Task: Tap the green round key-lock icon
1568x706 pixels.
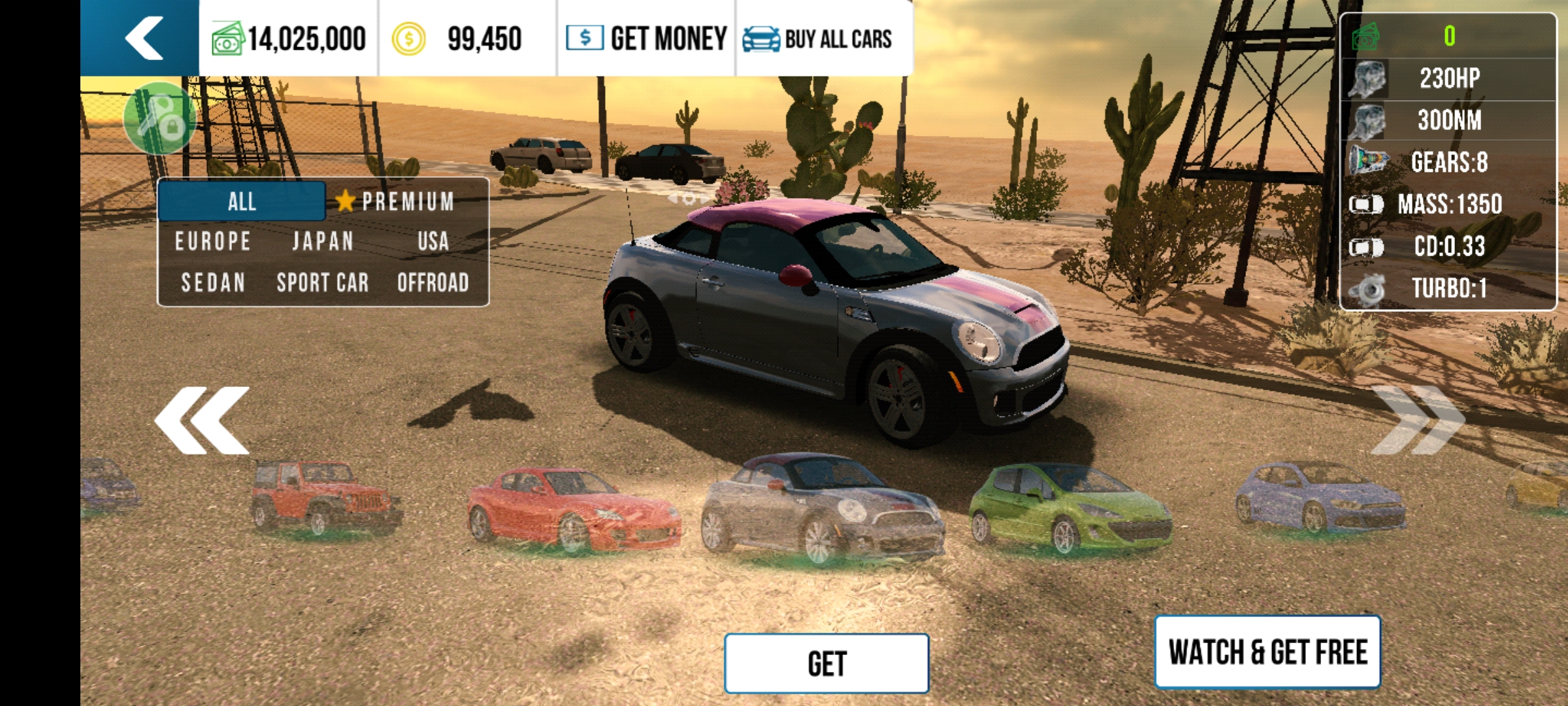Action: point(159,118)
